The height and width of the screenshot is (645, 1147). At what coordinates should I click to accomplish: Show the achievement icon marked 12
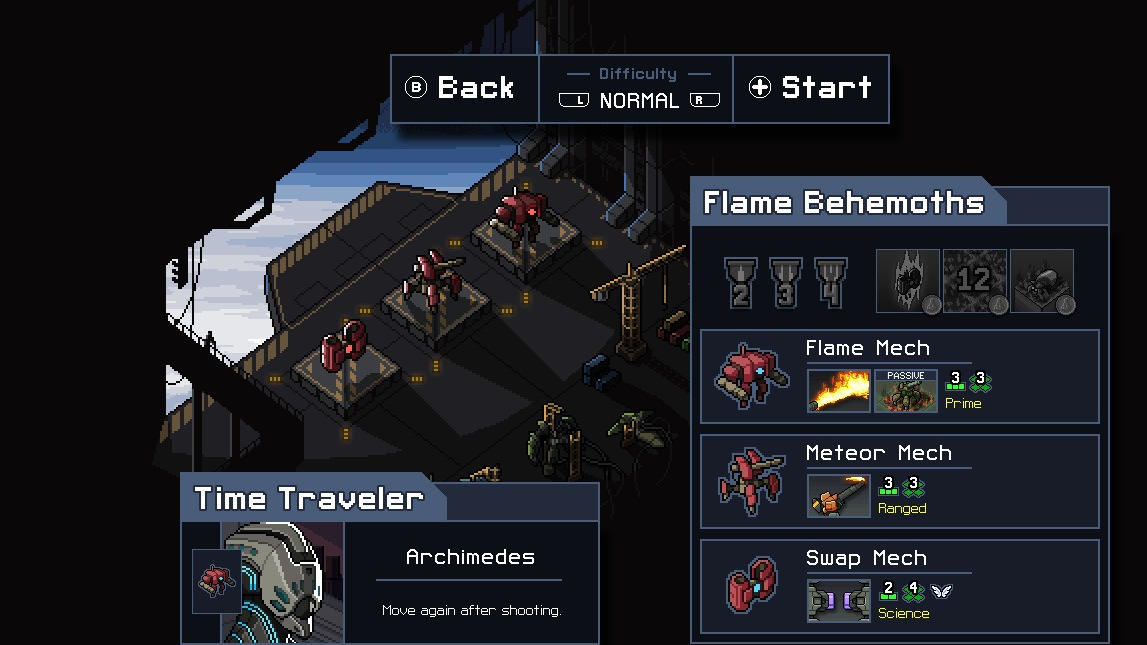click(x=975, y=282)
